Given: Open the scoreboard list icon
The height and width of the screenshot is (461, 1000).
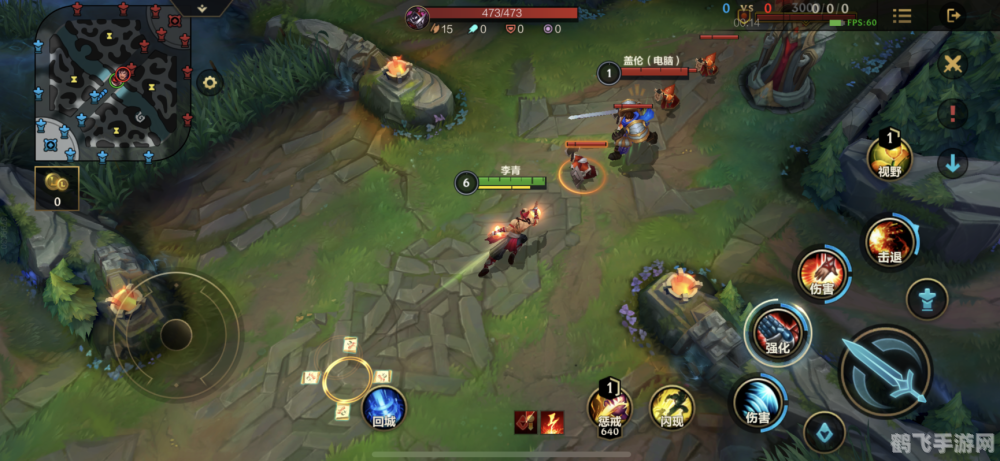Looking at the screenshot, I should (902, 16).
